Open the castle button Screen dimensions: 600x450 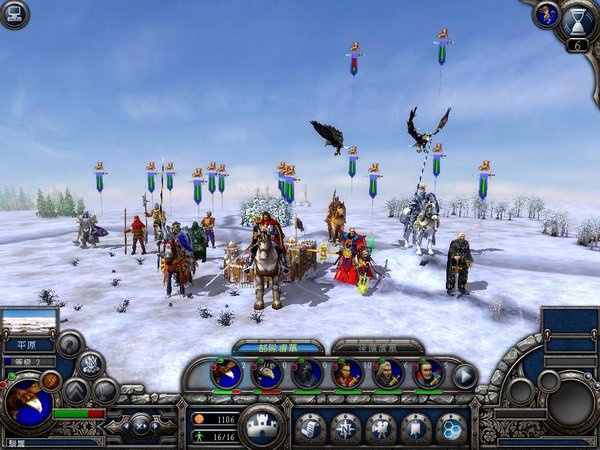[x=263, y=425]
